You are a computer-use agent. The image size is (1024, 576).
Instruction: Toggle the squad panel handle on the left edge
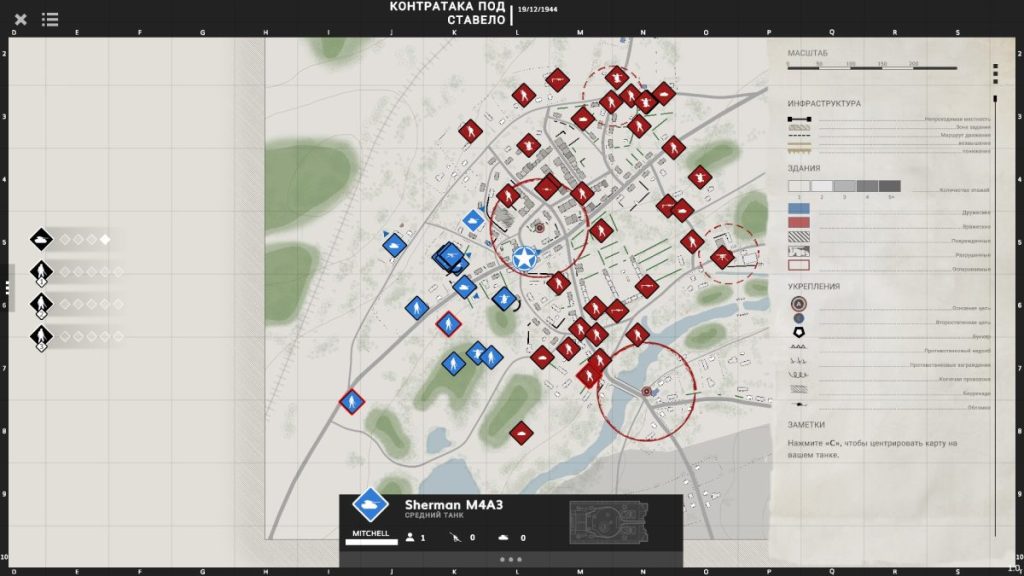6,287
